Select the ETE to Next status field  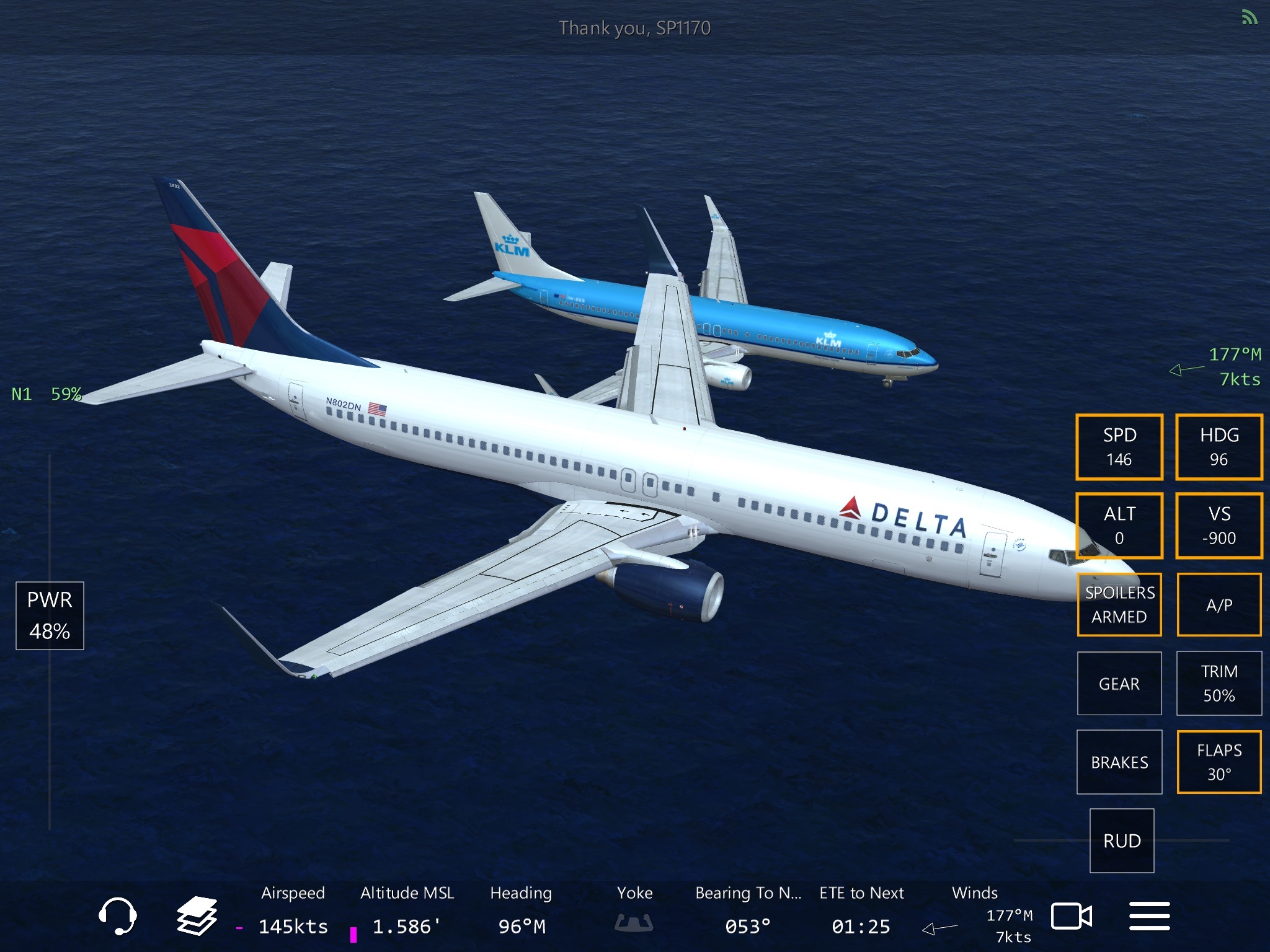click(861, 910)
